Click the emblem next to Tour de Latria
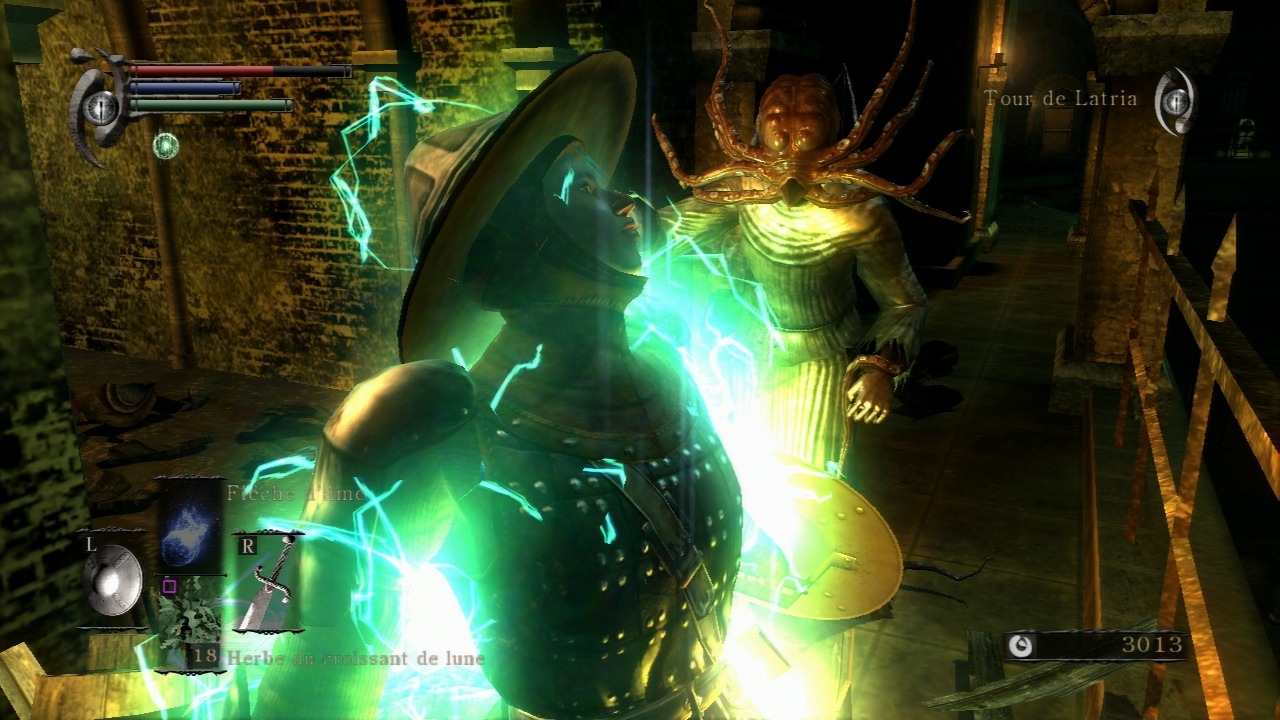This screenshot has height=720, width=1280. (1176, 101)
